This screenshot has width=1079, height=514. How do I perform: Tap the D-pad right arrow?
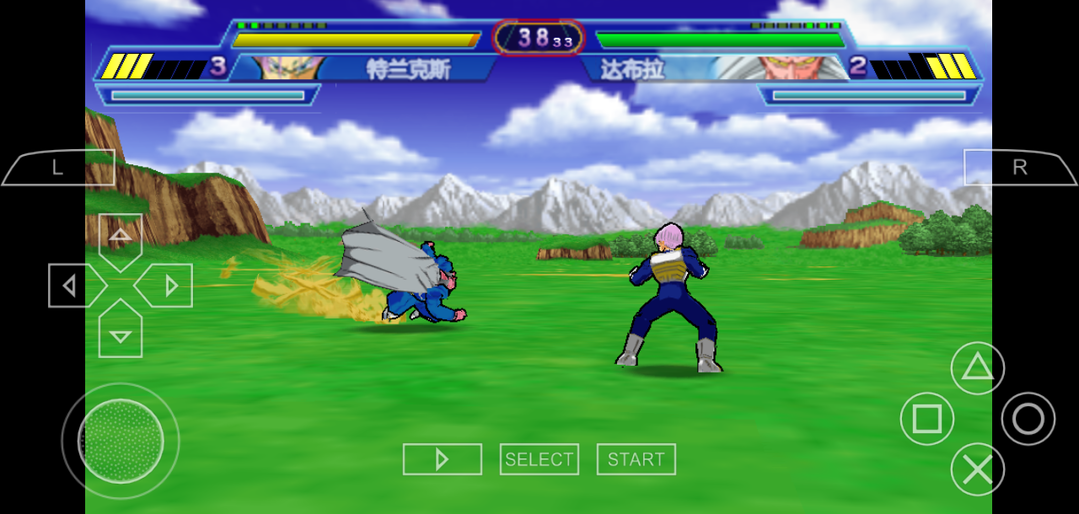click(x=167, y=287)
